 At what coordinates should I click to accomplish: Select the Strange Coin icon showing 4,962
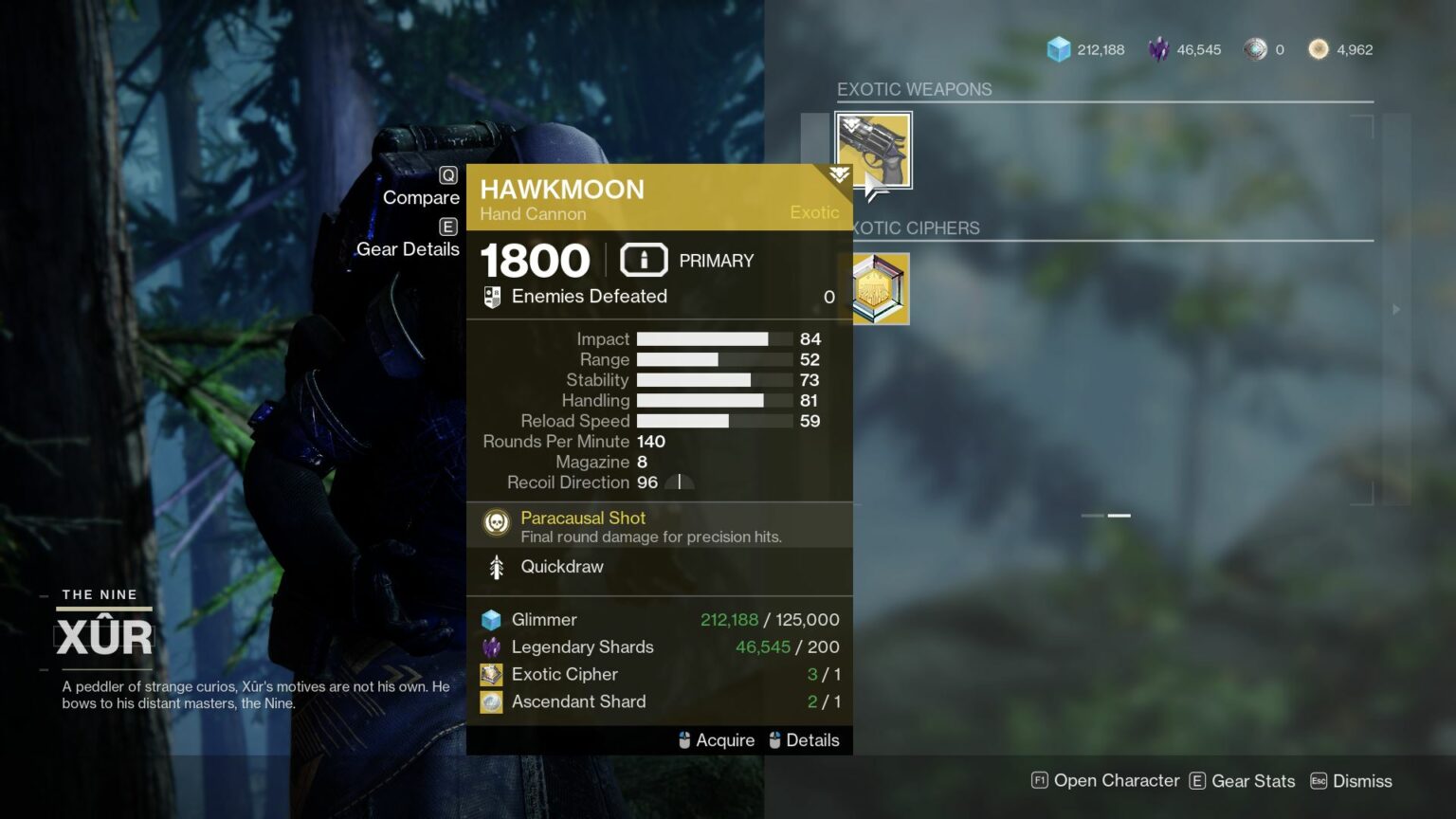click(x=1318, y=48)
